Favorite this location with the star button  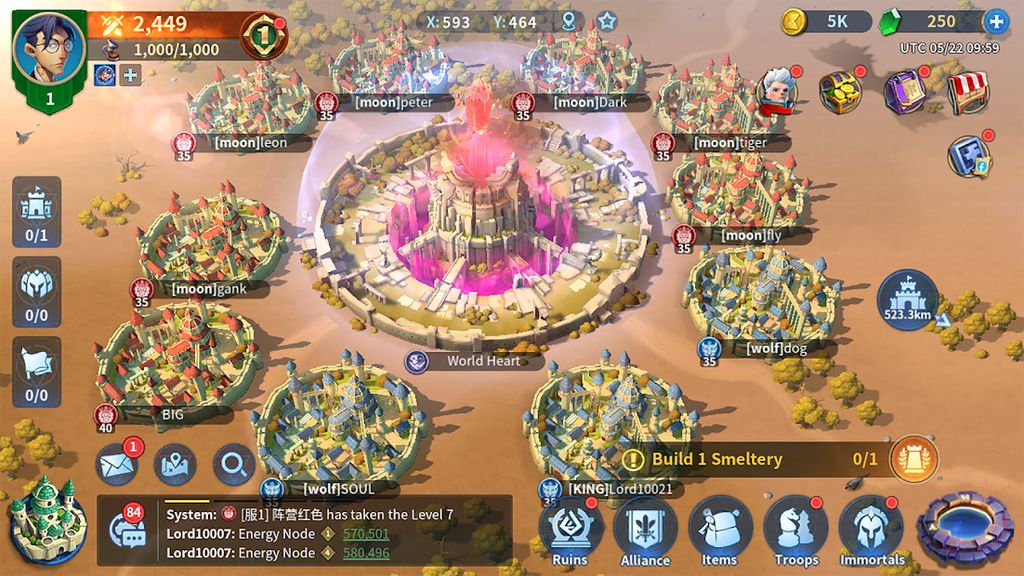click(607, 21)
